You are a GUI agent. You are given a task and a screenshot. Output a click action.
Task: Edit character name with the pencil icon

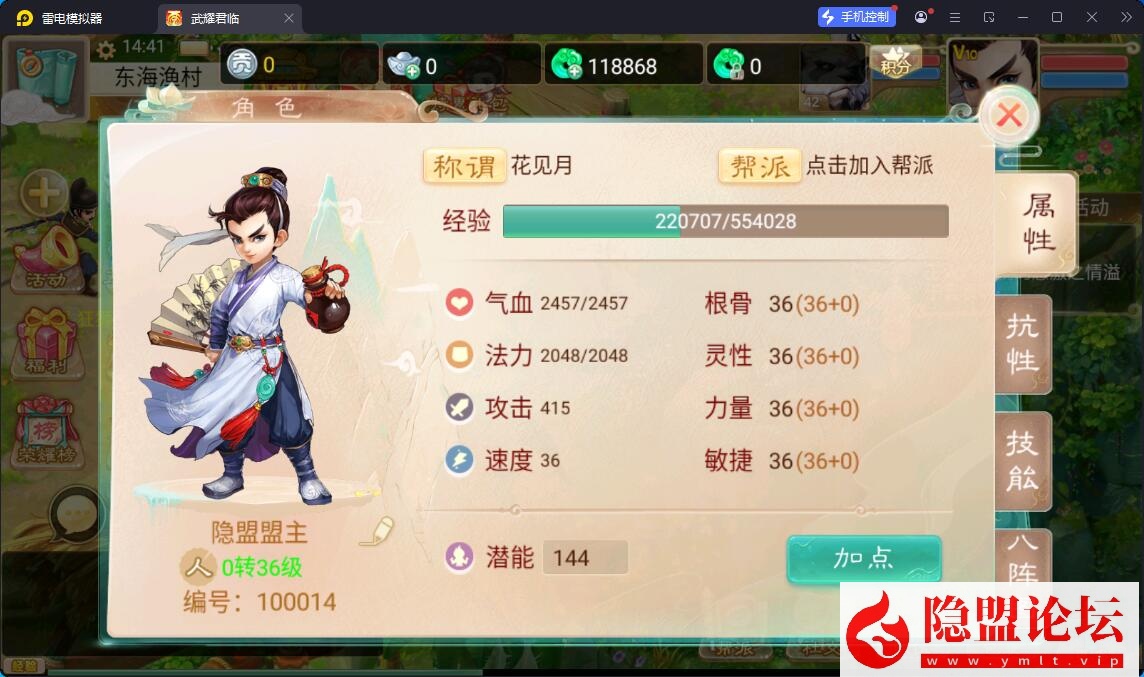[x=377, y=530]
